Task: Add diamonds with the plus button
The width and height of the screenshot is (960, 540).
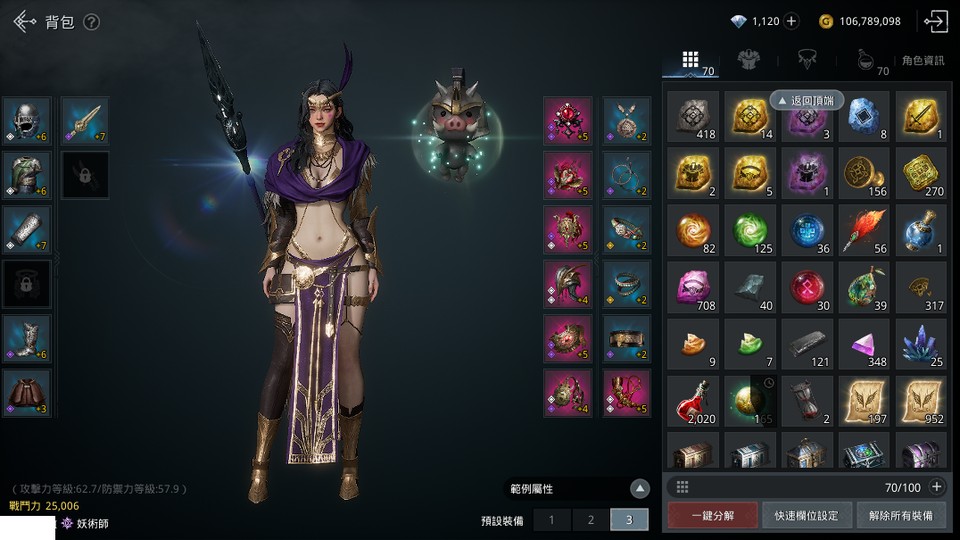Action: [791, 21]
